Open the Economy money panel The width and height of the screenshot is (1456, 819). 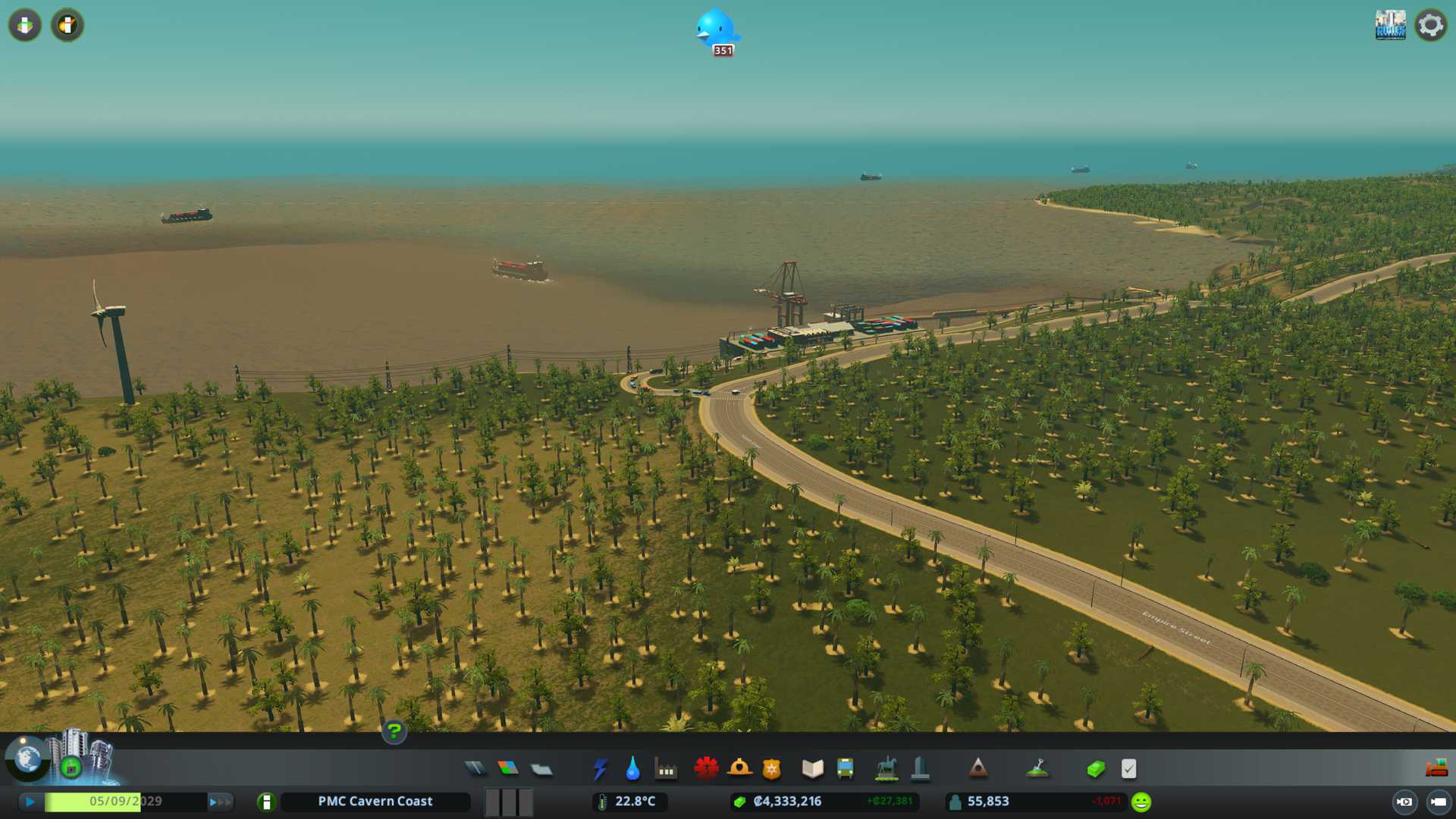point(1096,769)
